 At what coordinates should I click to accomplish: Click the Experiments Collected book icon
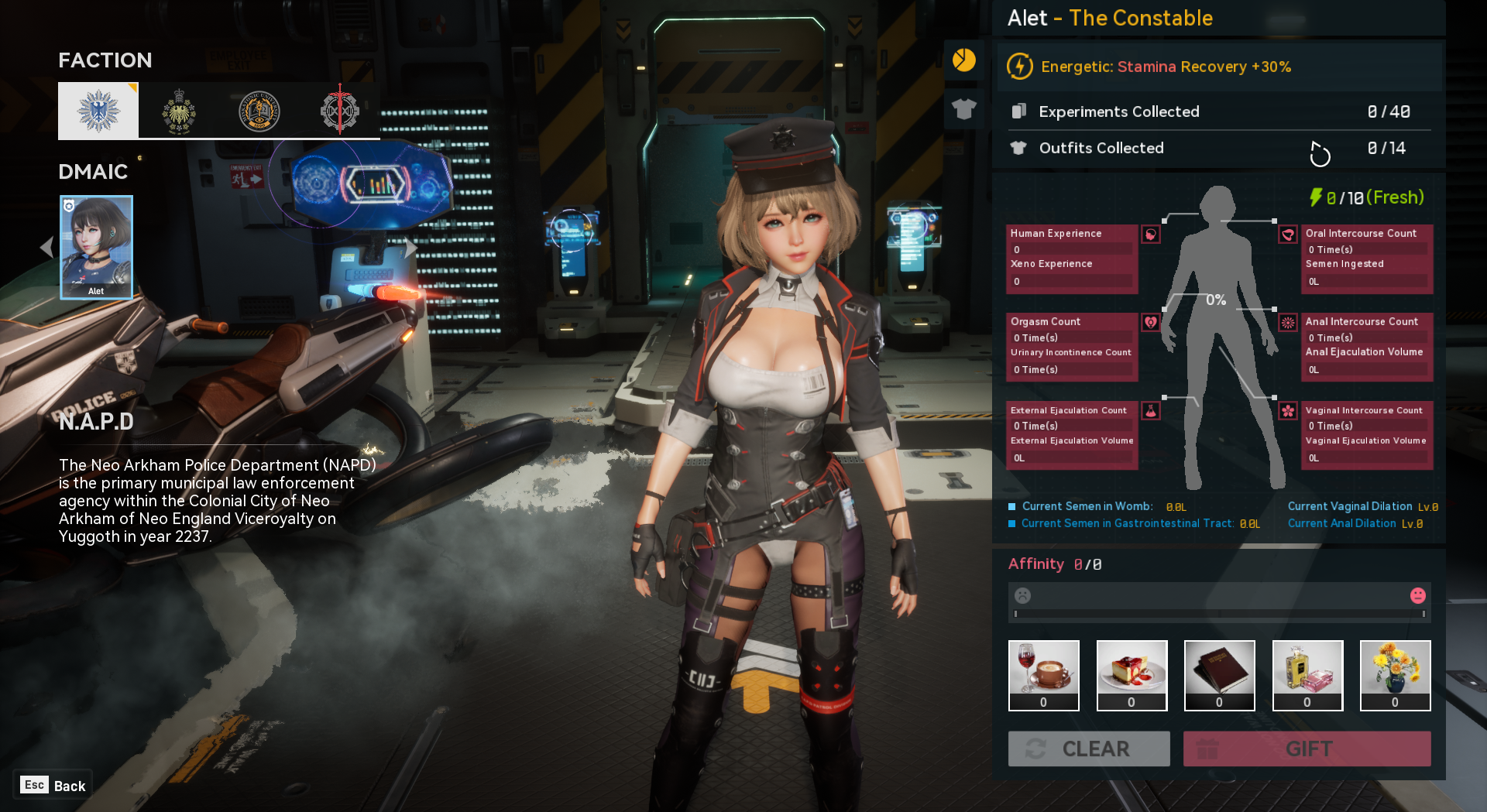[x=1019, y=111]
